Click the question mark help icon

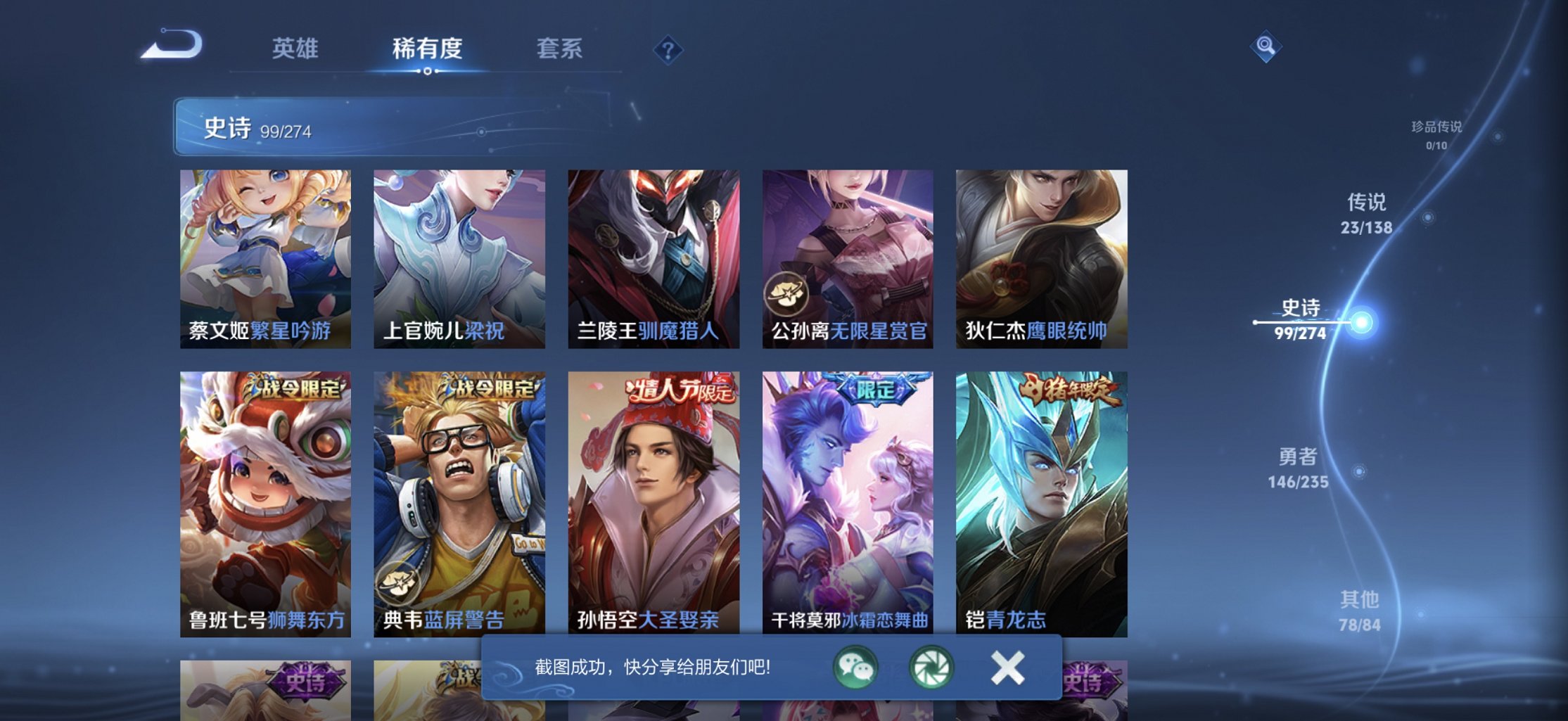tap(669, 50)
